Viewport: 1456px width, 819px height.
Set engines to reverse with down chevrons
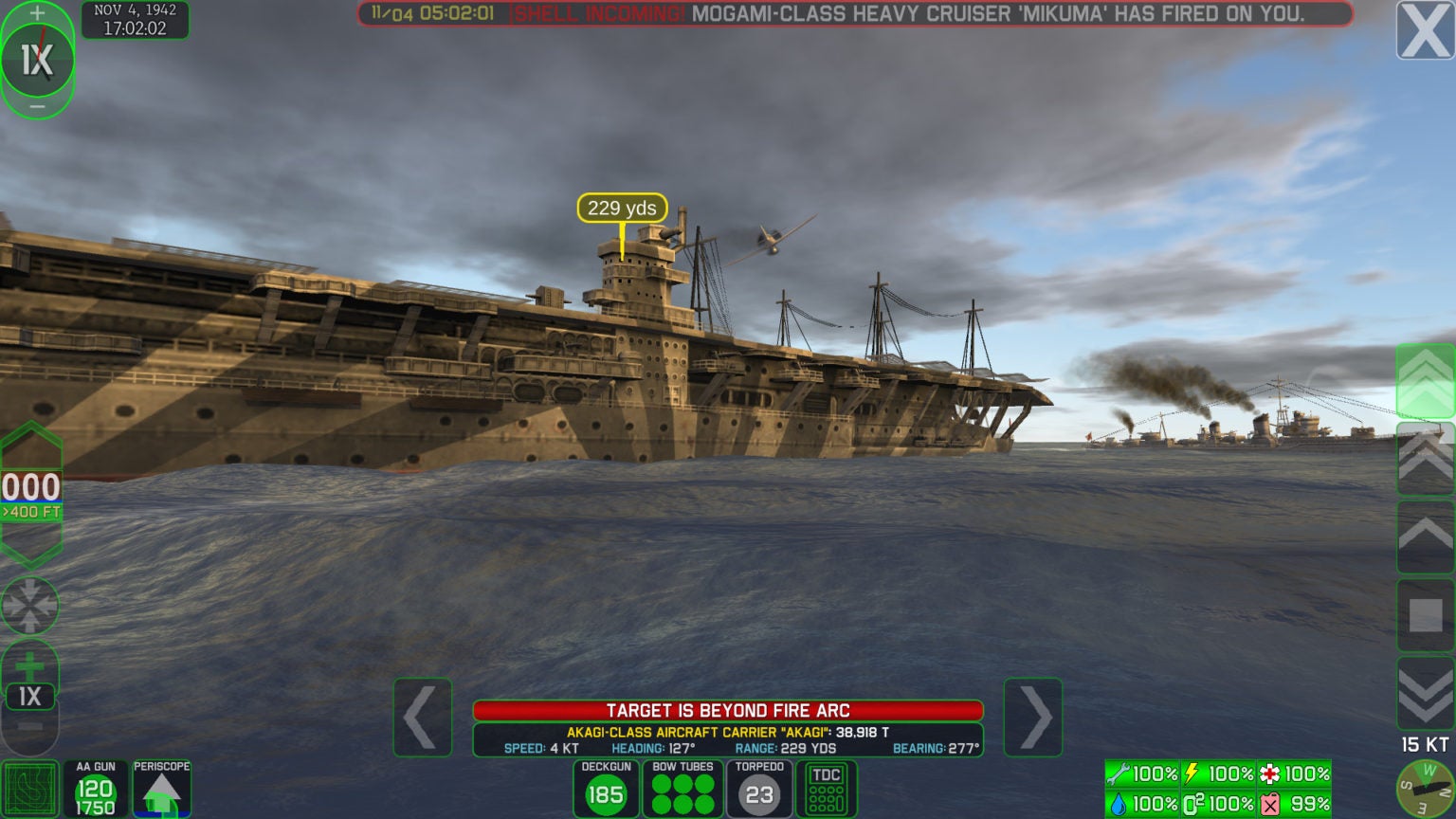coord(1425,693)
